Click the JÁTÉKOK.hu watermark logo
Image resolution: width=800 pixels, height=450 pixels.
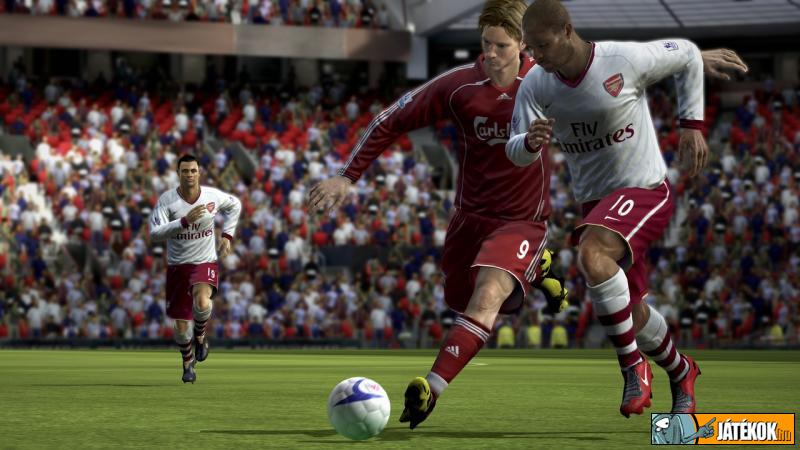point(723,429)
